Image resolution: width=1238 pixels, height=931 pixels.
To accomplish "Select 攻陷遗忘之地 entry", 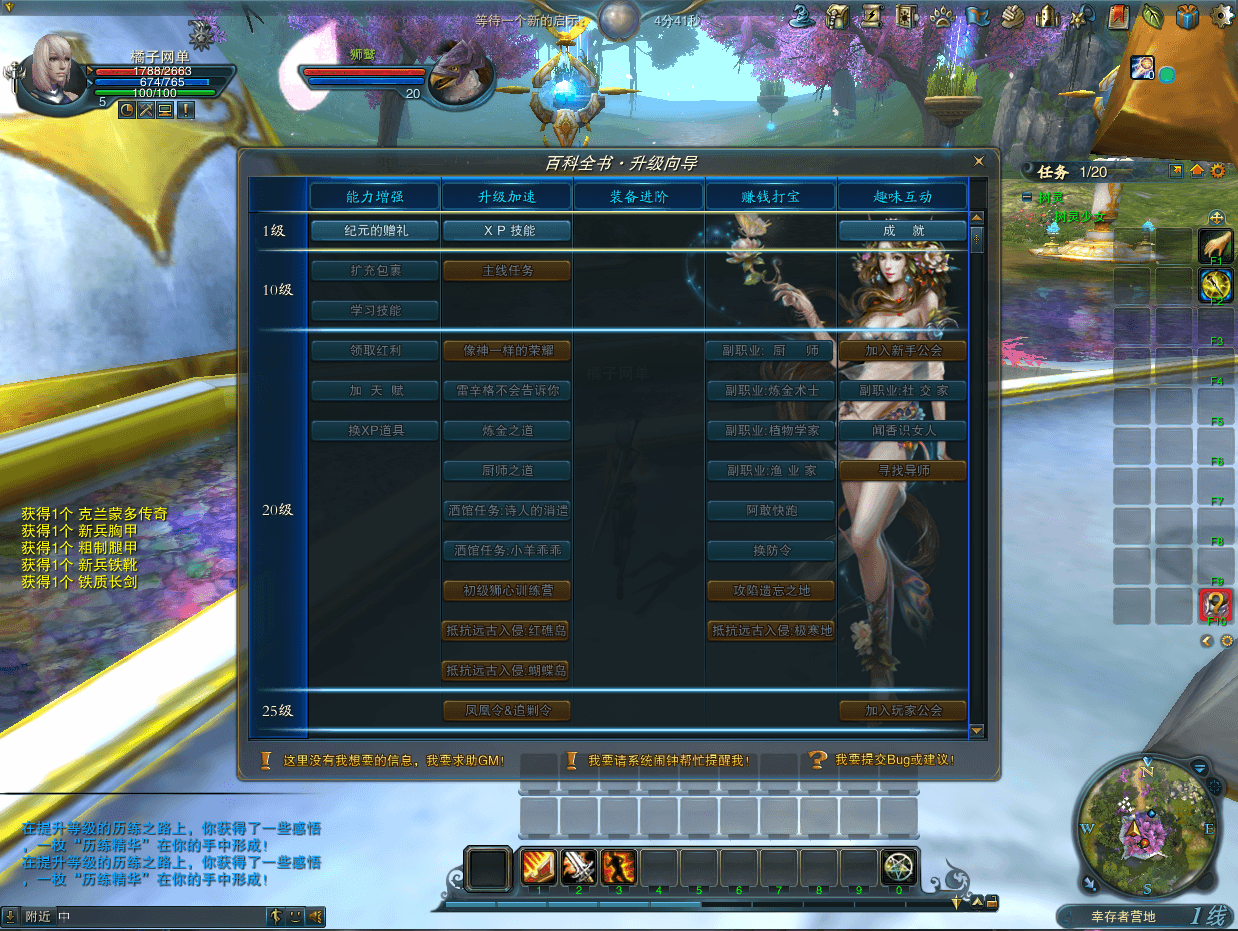I will click(x=771, y=591).
